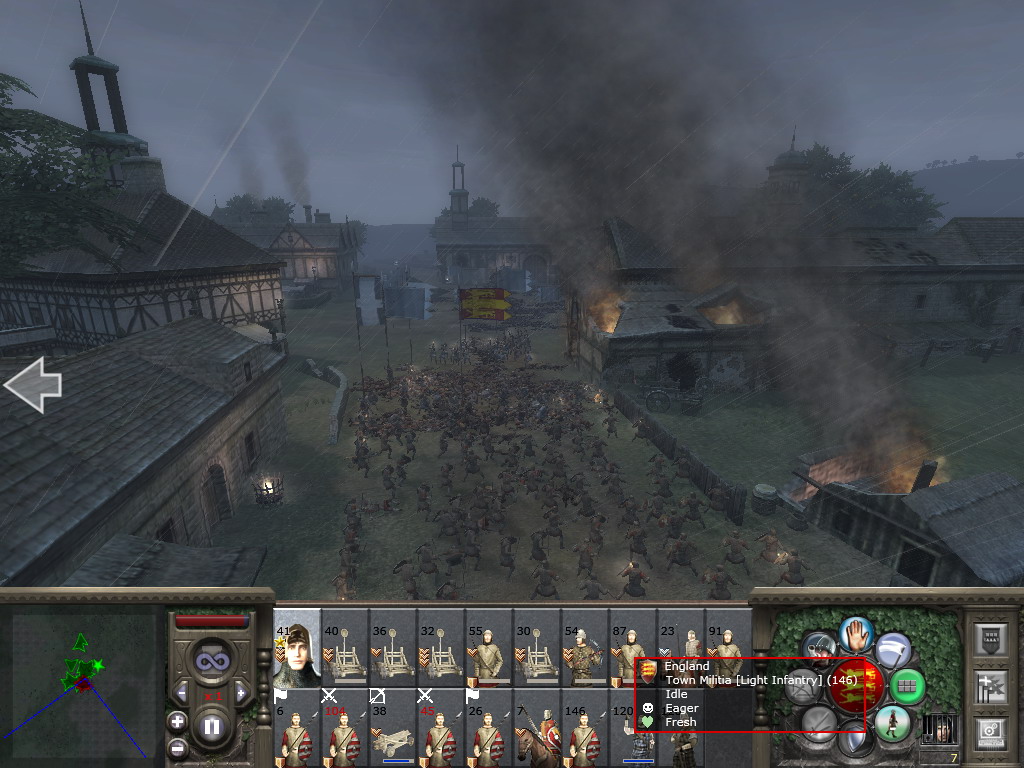Select the archer unit card numbered 54
Image resolution: width=1024 pixels, height=768 pixels.
[x=584, y=649]
